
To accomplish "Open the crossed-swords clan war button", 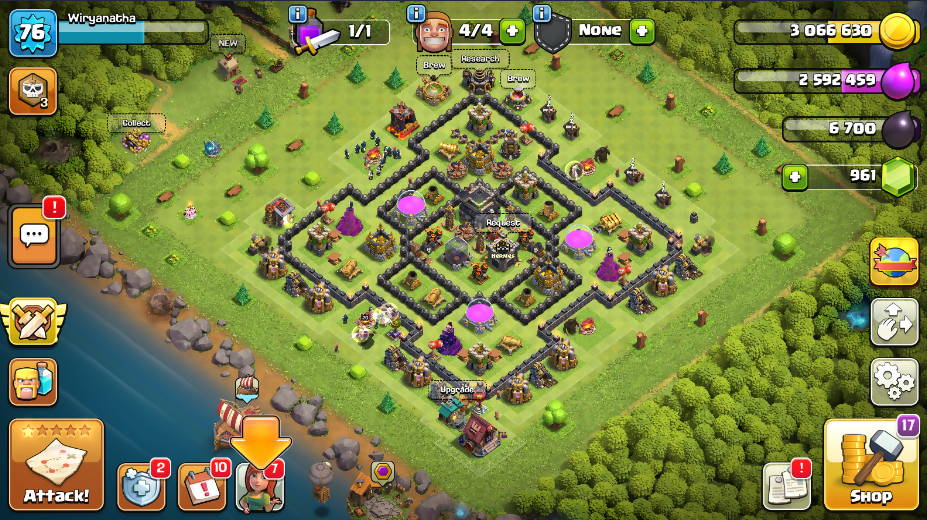I will click(33, 320).
